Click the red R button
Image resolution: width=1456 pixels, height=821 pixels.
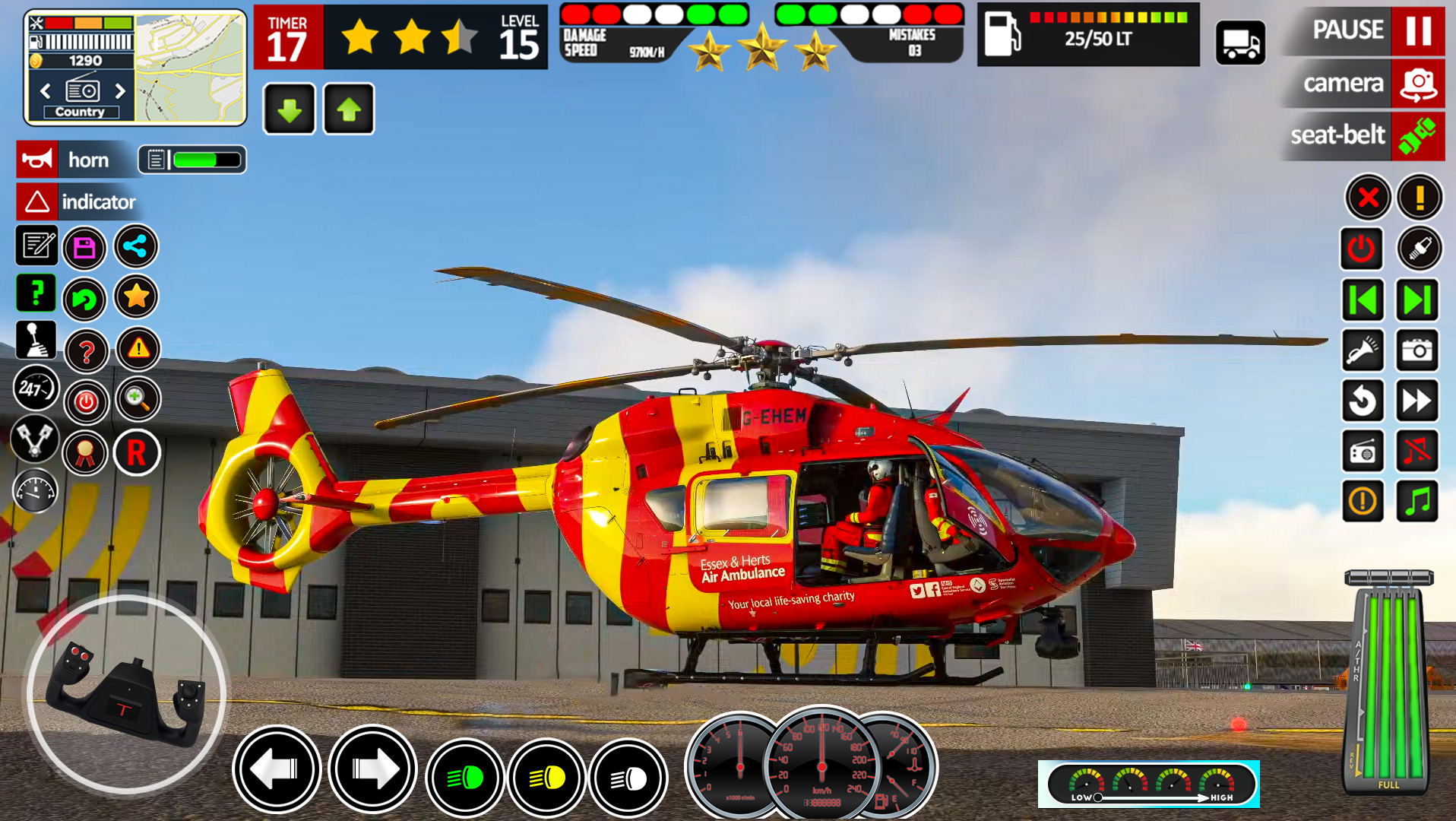pos(137,453)
